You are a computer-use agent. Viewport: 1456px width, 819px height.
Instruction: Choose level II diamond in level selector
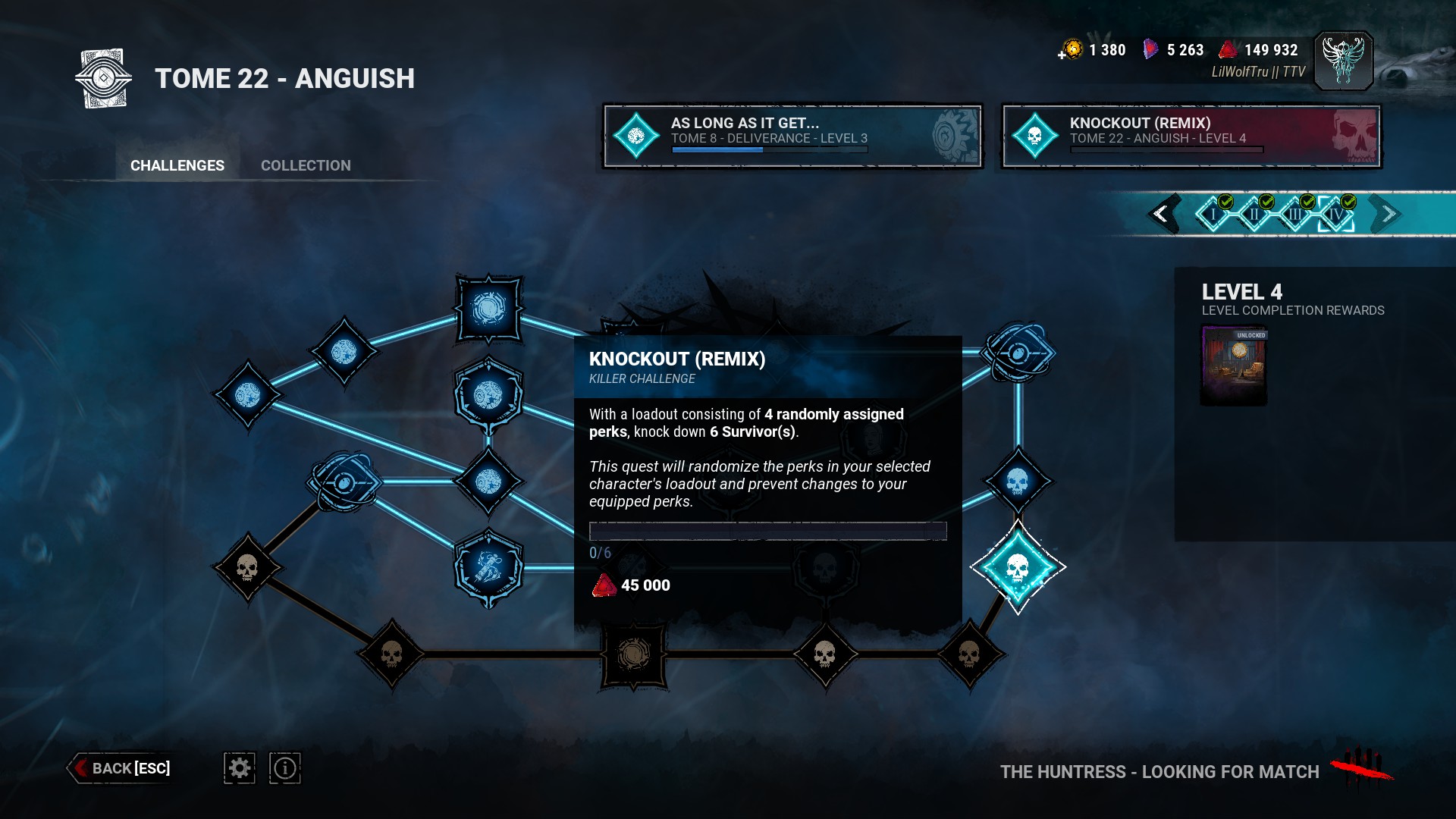click(1254, 215)
